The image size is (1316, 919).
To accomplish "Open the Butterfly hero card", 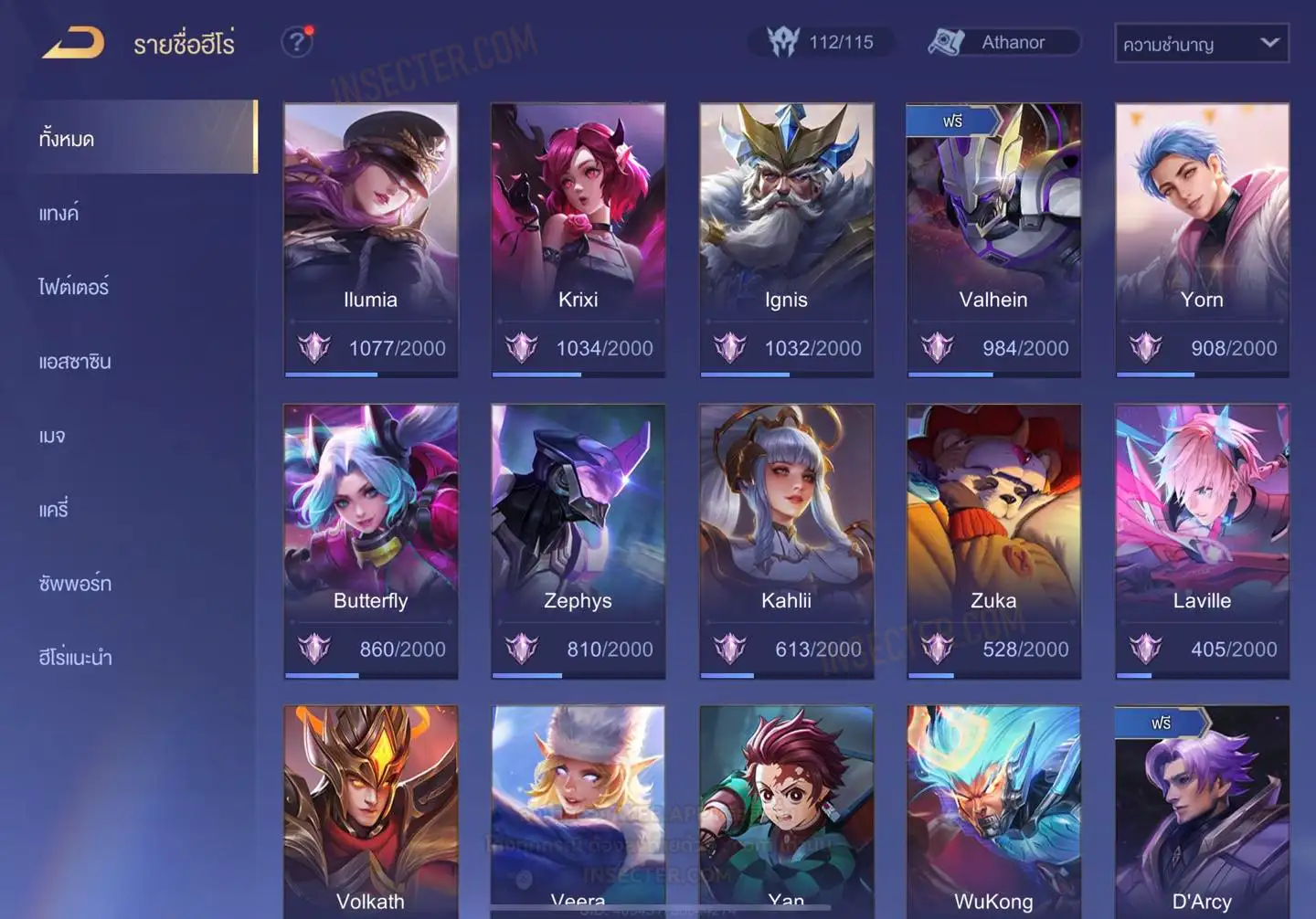I will coord(370,540).
